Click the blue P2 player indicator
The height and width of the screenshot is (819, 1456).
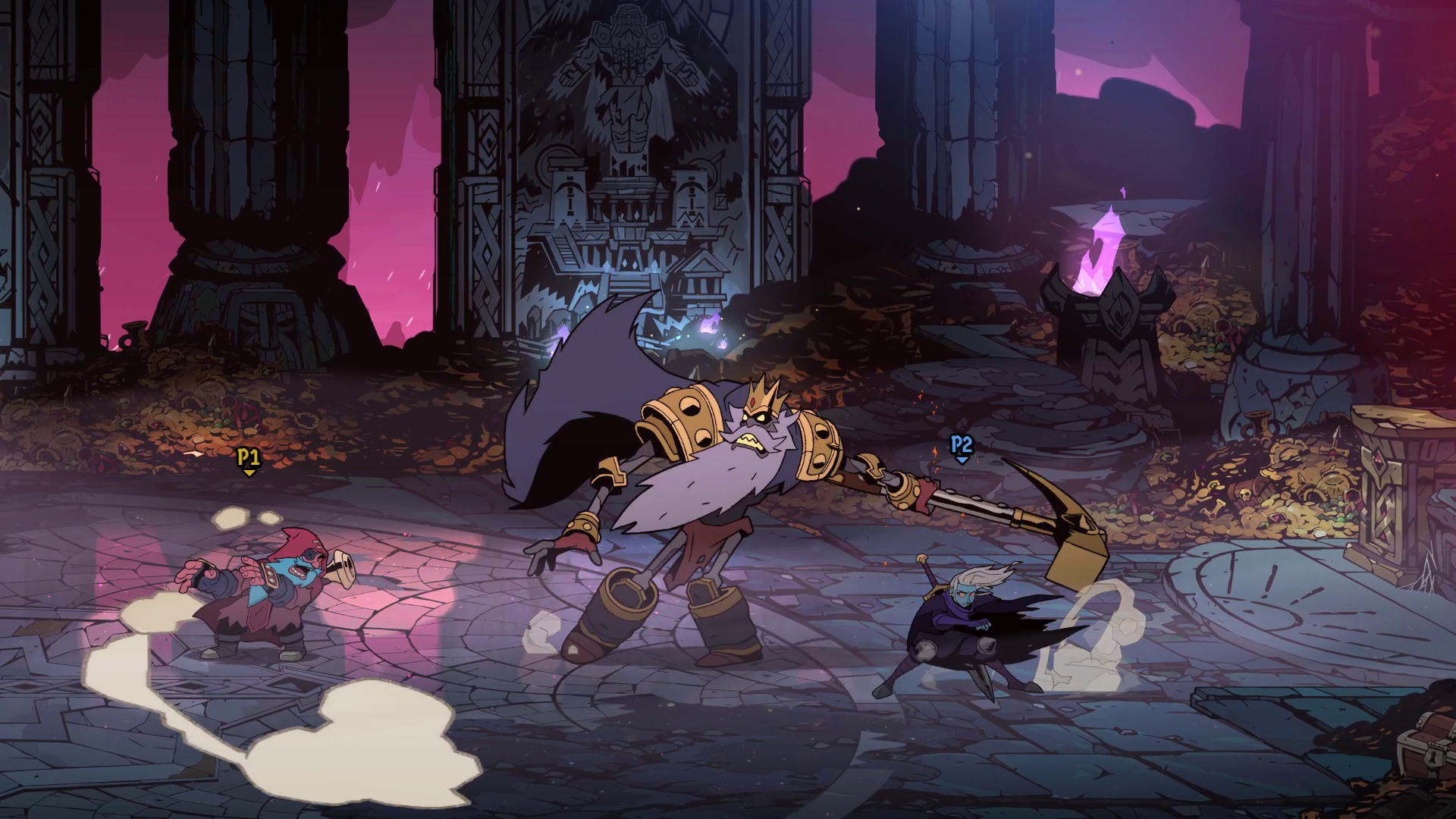click(960, 446)
